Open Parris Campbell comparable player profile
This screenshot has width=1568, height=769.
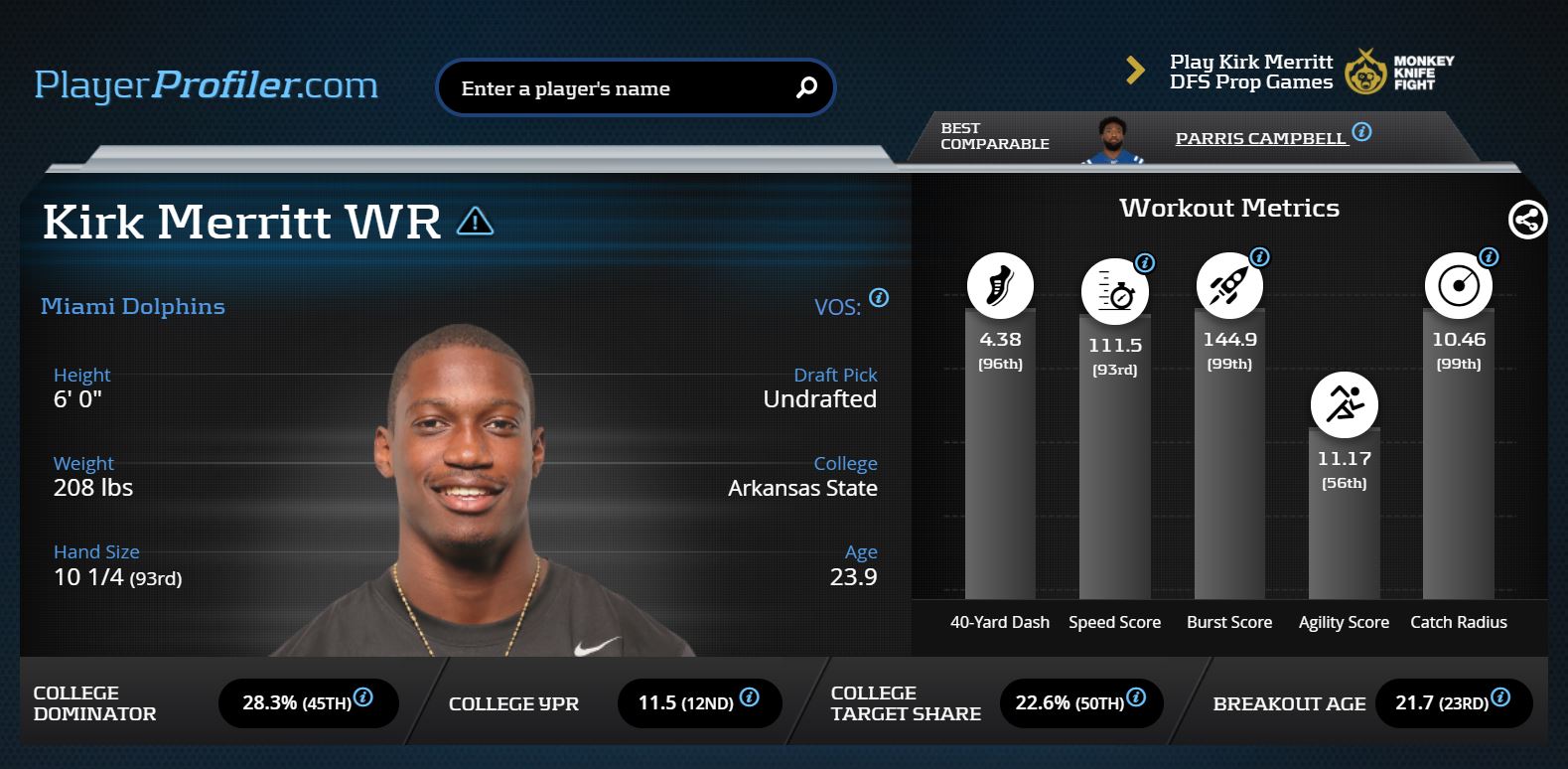pos(1260,138)
